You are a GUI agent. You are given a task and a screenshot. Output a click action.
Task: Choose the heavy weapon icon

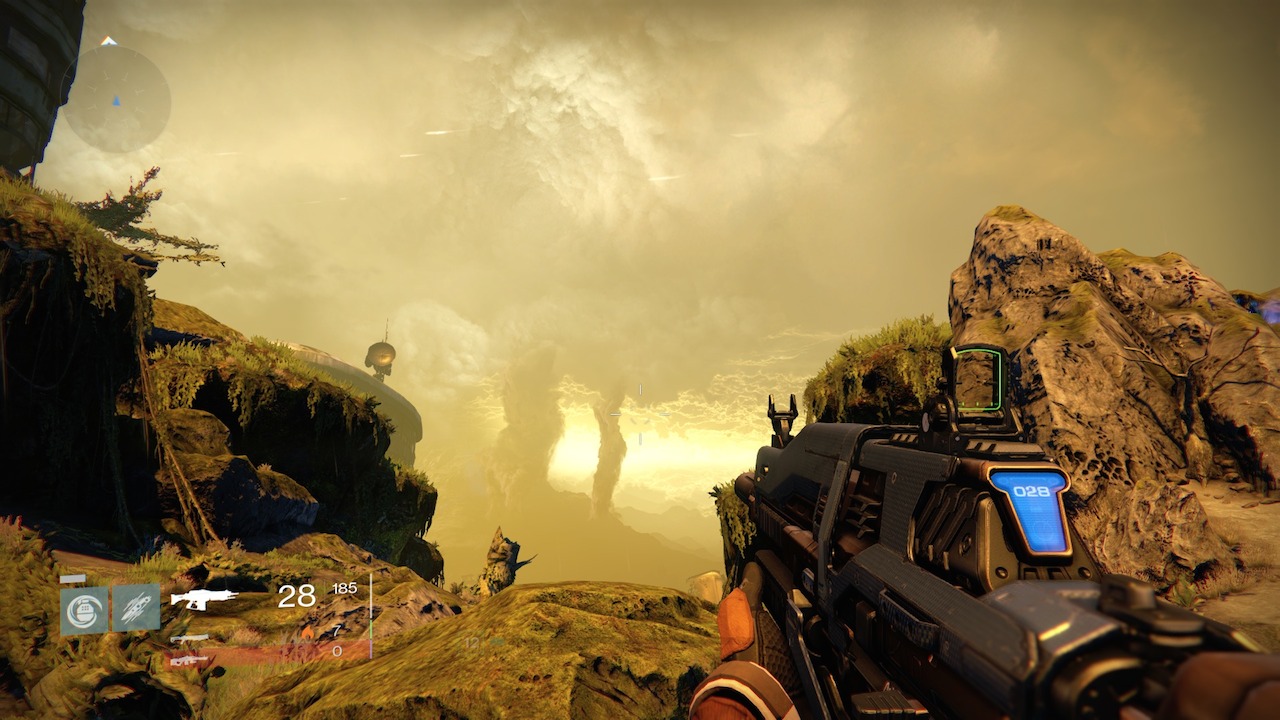(x=189, y=660)
